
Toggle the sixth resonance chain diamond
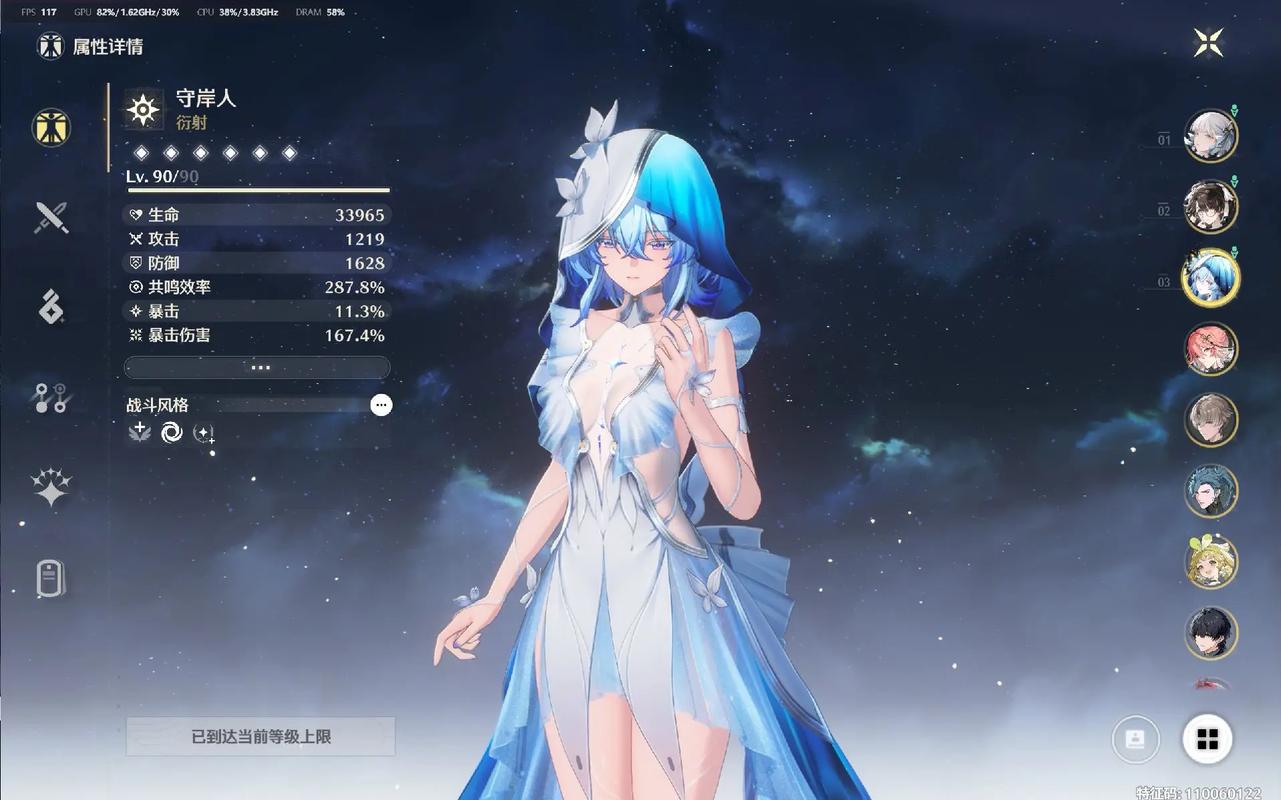[x=288, y=152]
